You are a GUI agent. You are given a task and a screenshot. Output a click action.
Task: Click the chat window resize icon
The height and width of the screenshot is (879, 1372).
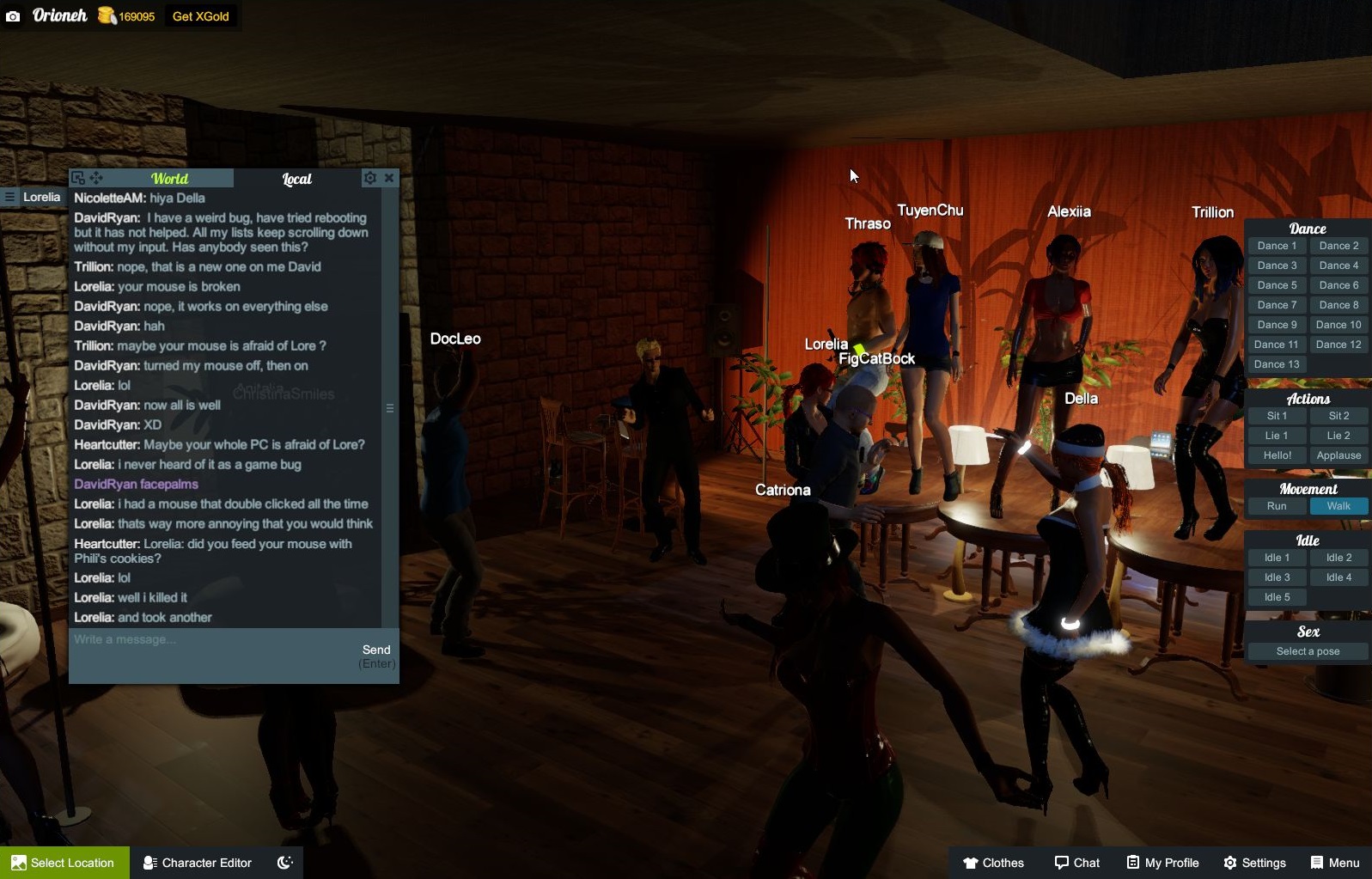pyautogui.click(x=78, y=177)
